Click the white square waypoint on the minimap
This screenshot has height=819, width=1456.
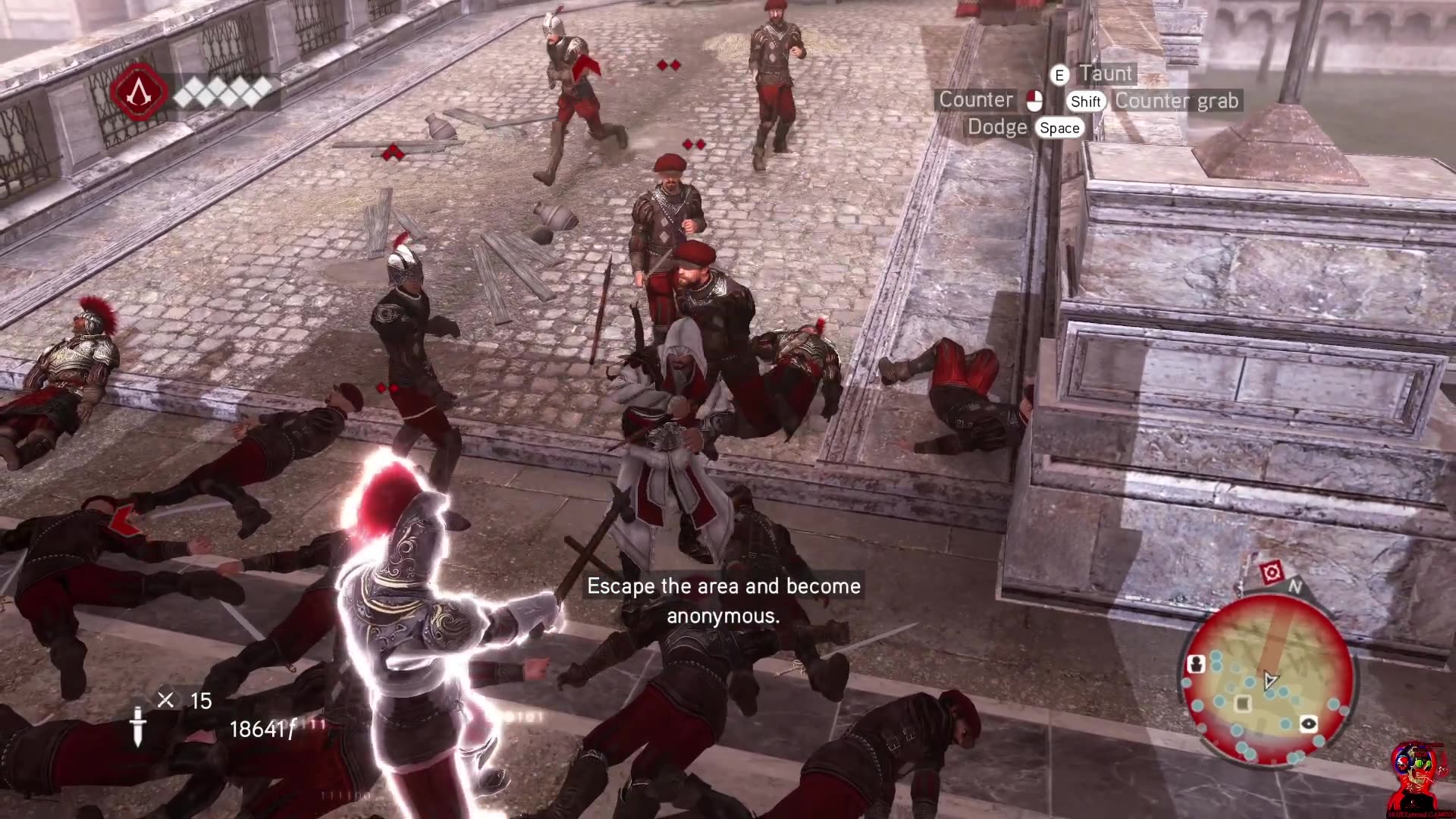pos(1241,703)
